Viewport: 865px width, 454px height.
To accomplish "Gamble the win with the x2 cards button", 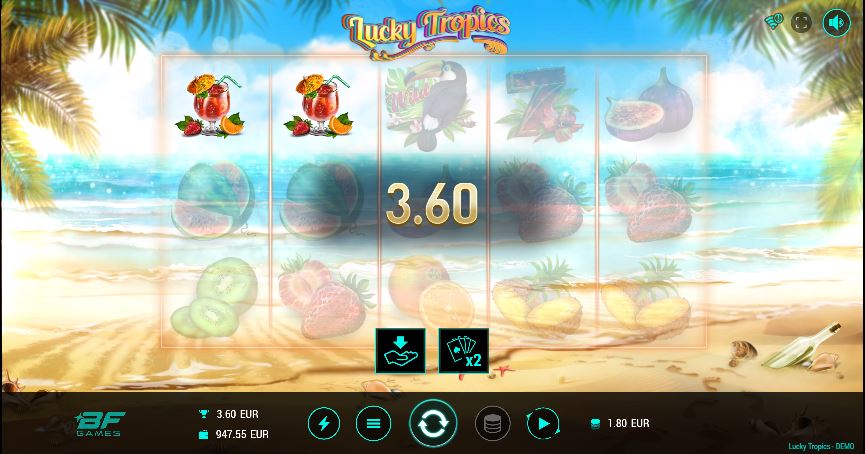I will tap(463, 350).
